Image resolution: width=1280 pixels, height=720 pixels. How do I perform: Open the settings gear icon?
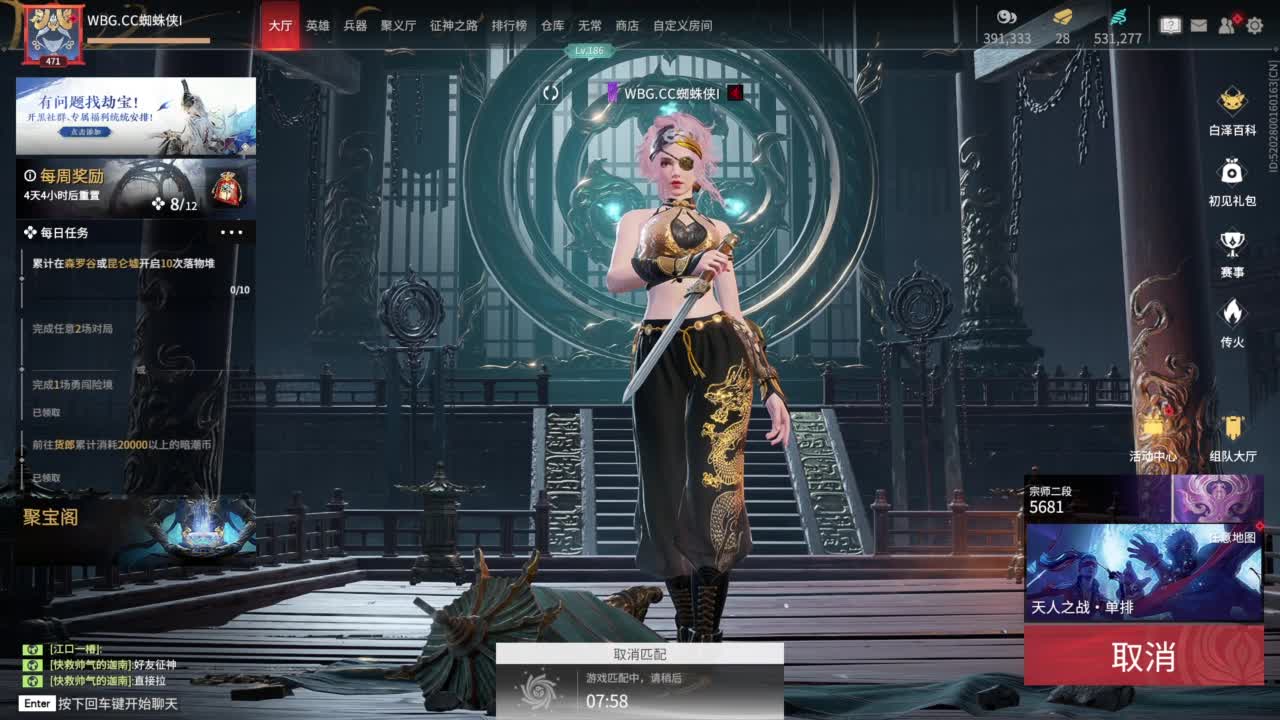point(1254,26)
